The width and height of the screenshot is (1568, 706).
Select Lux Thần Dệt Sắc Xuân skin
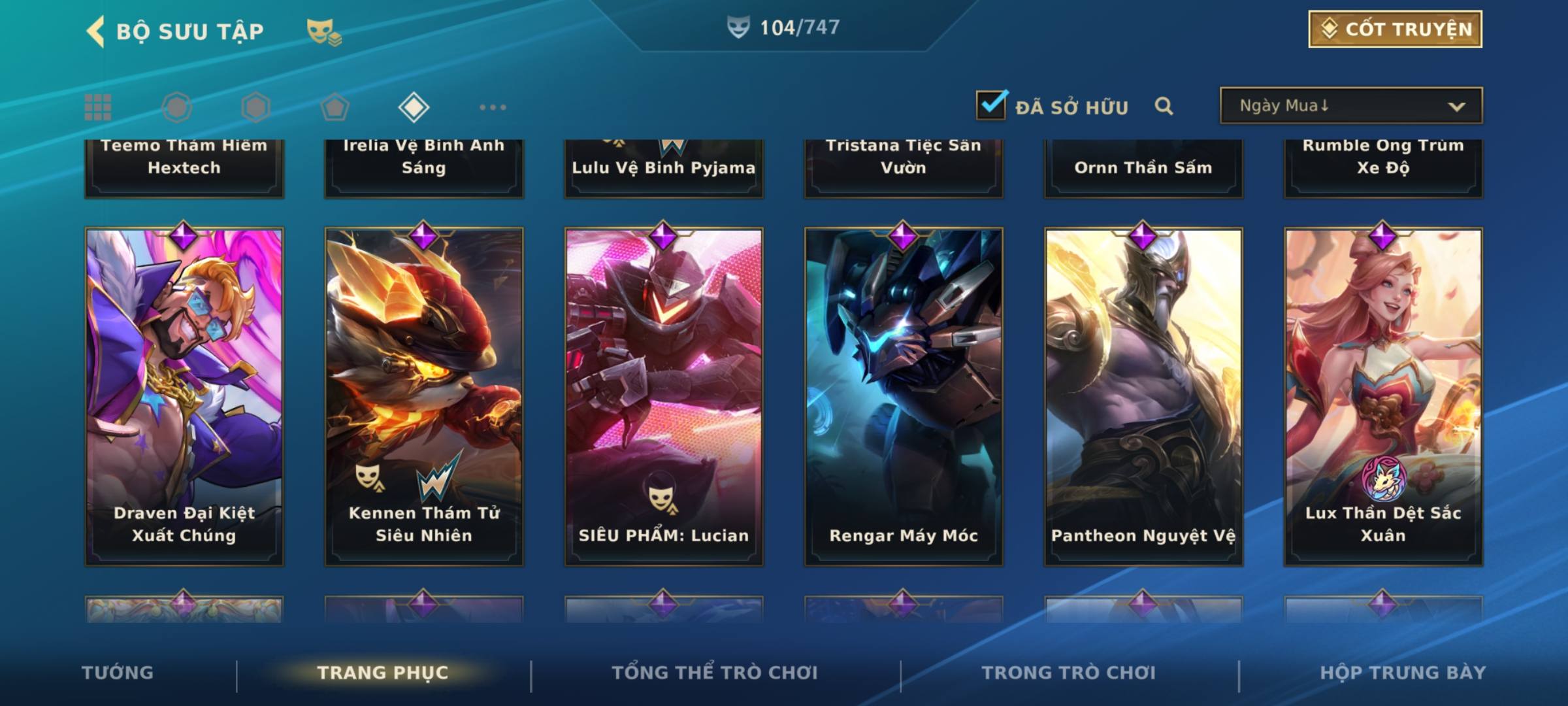pyautogui.click(x=1383, y=395)
